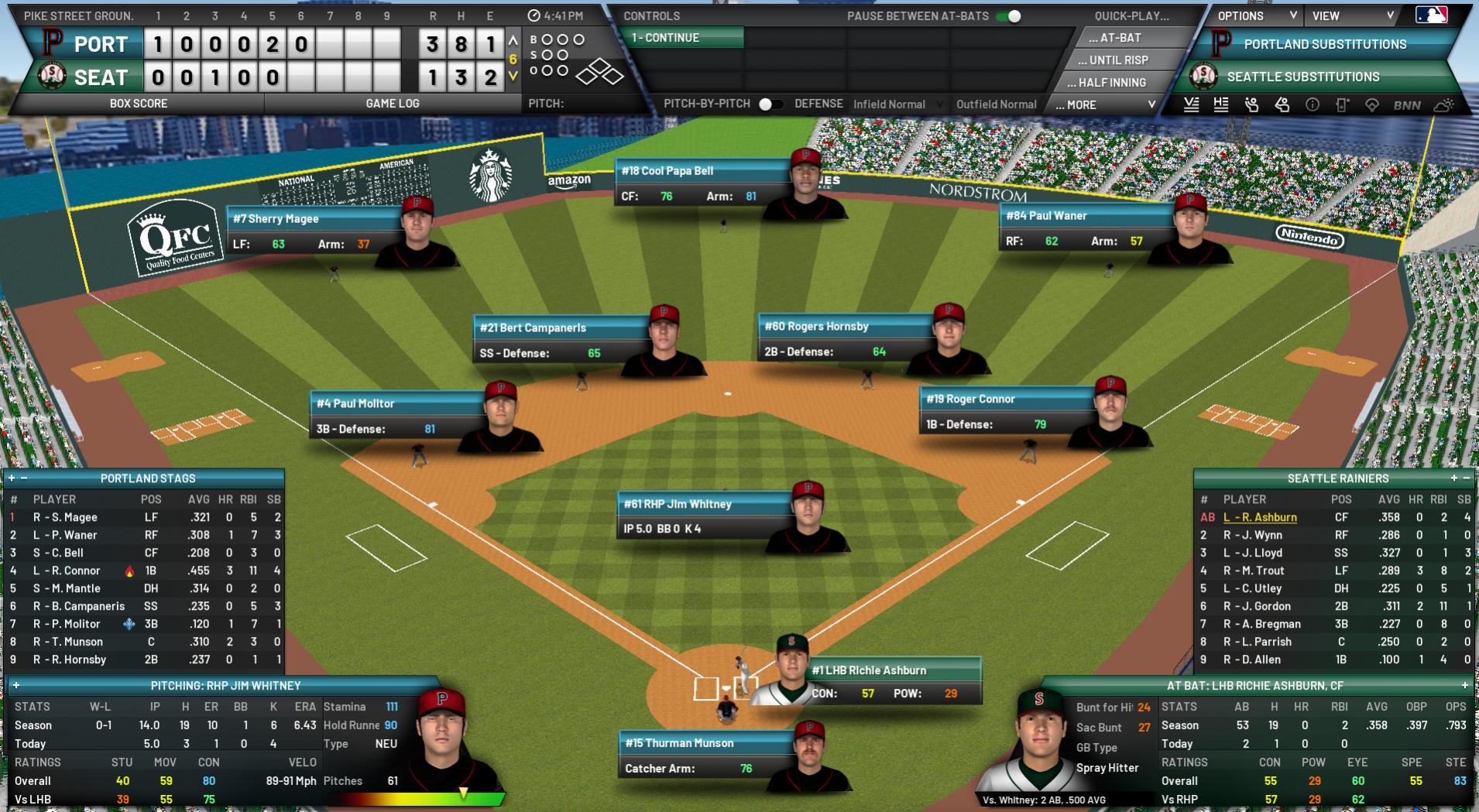The width and height of the screenshot is (1479, 812).
Task: Toggle Pause Between At-Bats switch
Action: click(1008, 16)
